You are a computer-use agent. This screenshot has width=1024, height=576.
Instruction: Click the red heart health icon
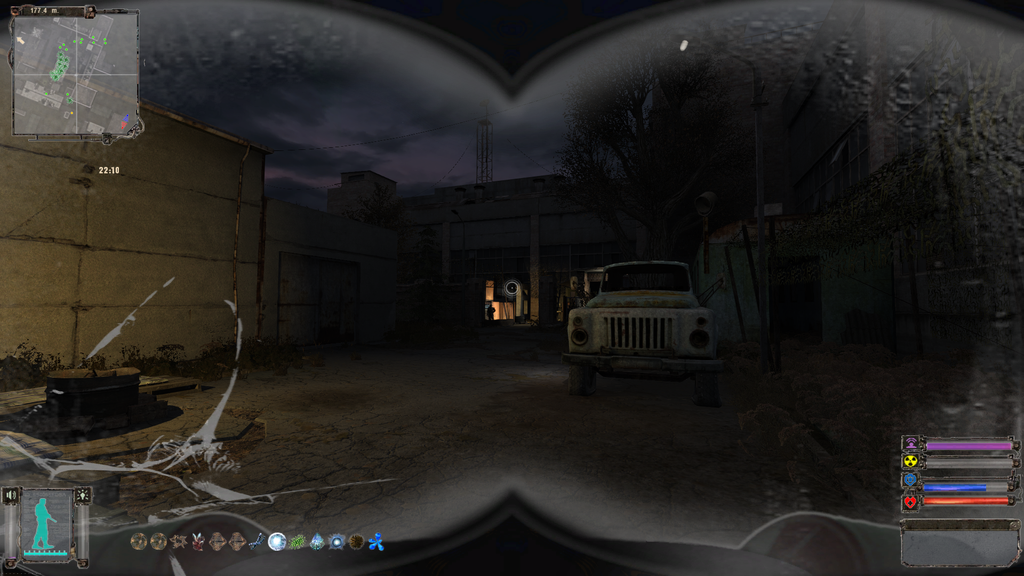pyautogui.click(x=910, y=500)
